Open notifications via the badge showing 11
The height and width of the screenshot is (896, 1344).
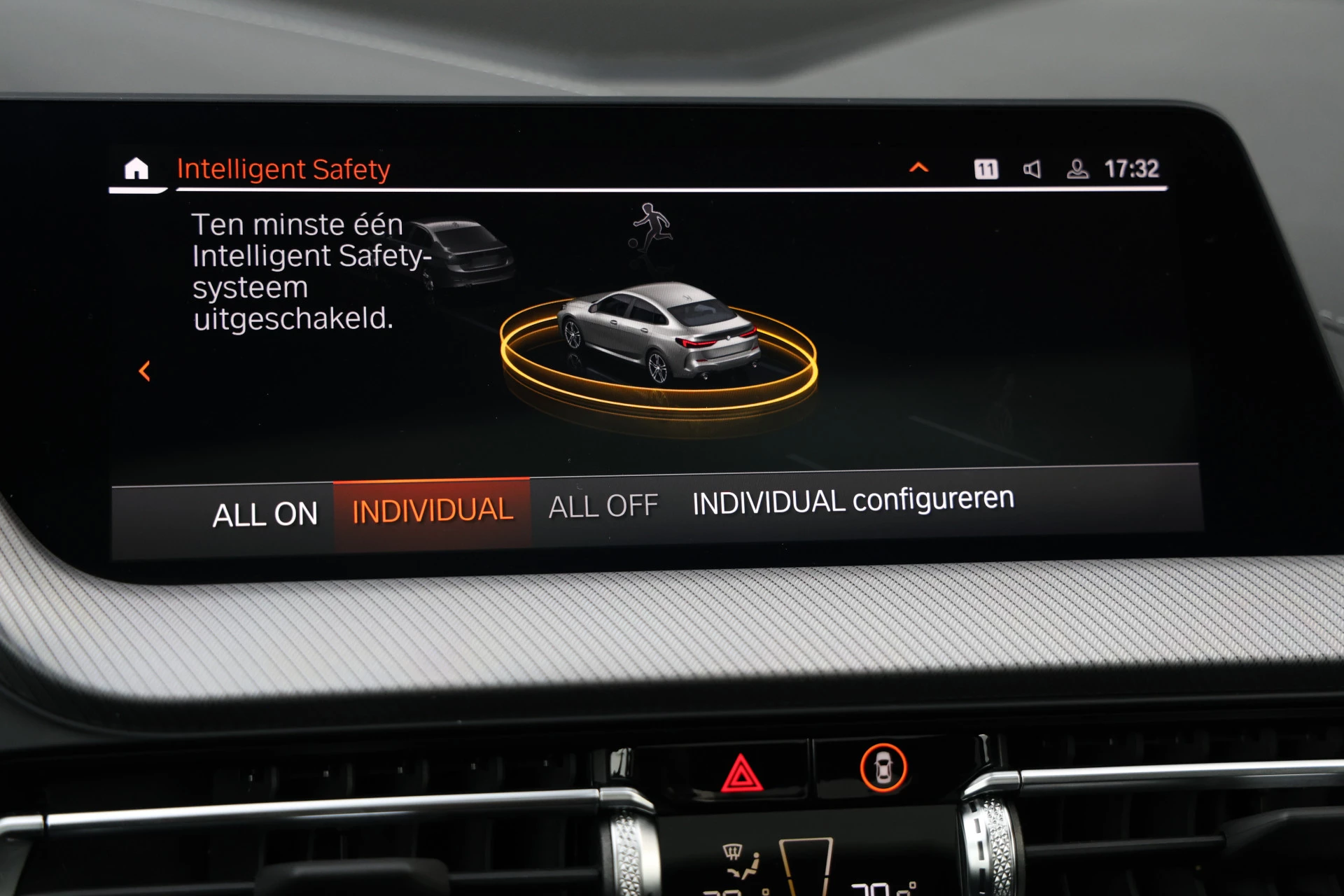pyautogui.click(x=987, y=168)
